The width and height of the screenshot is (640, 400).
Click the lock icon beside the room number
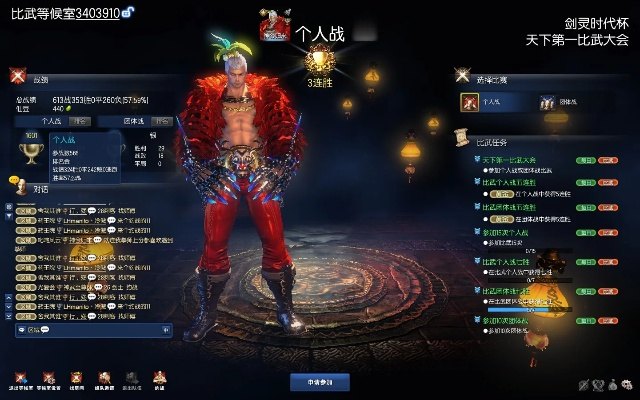(x=129, y=12)
